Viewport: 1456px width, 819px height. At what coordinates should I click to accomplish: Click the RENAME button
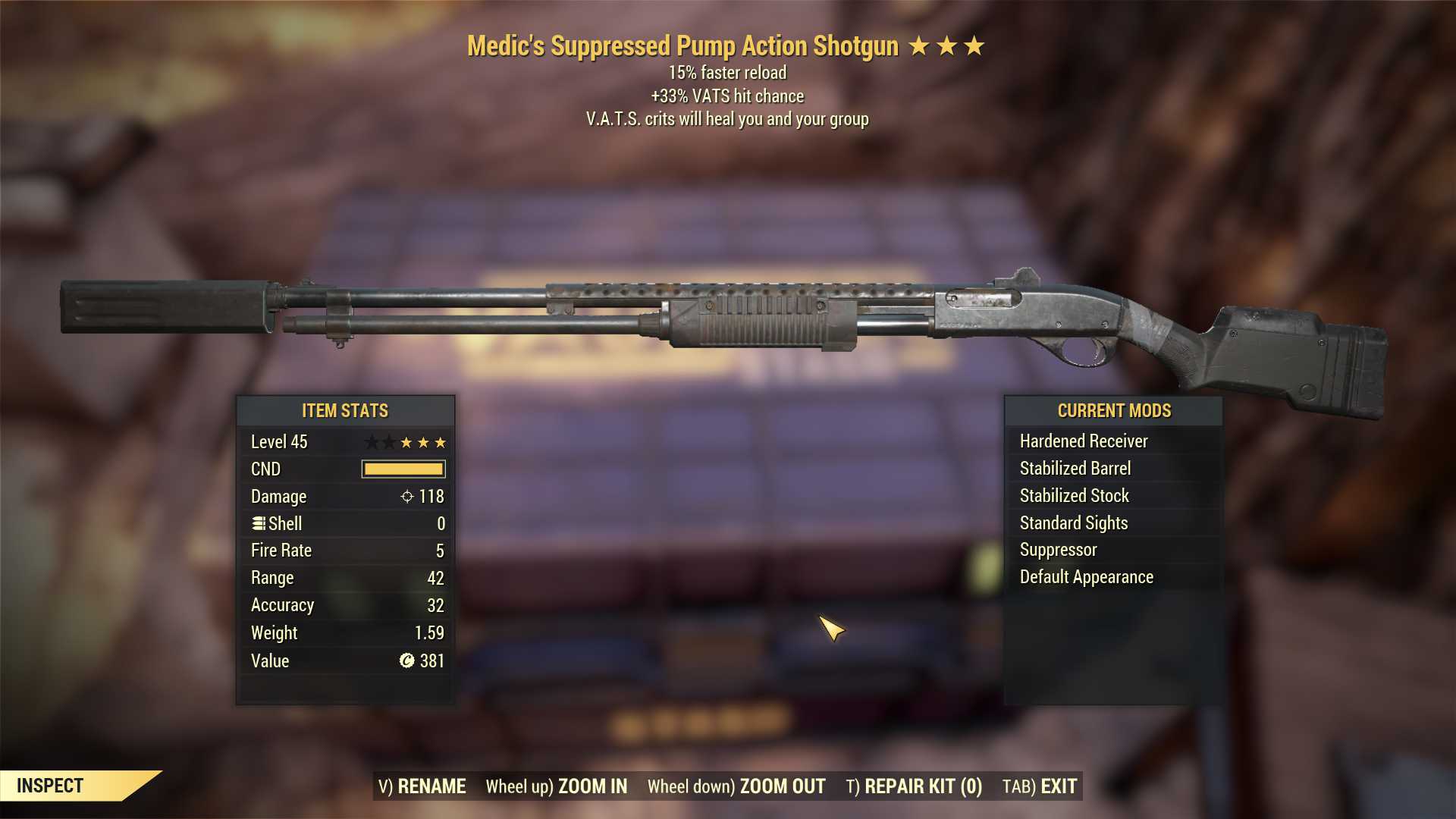point(422,786)
